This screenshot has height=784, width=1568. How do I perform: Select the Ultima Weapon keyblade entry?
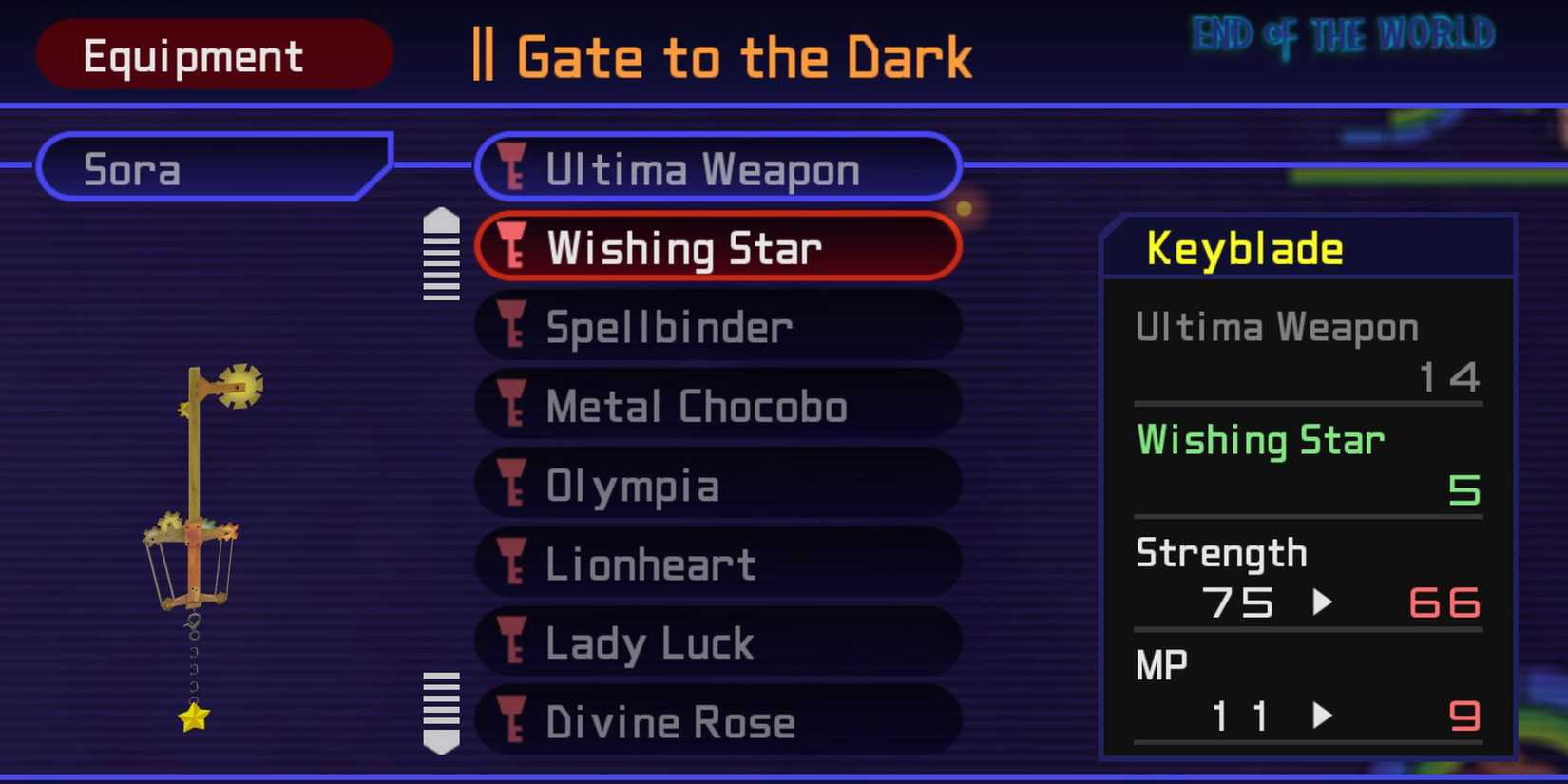(717, 168)
